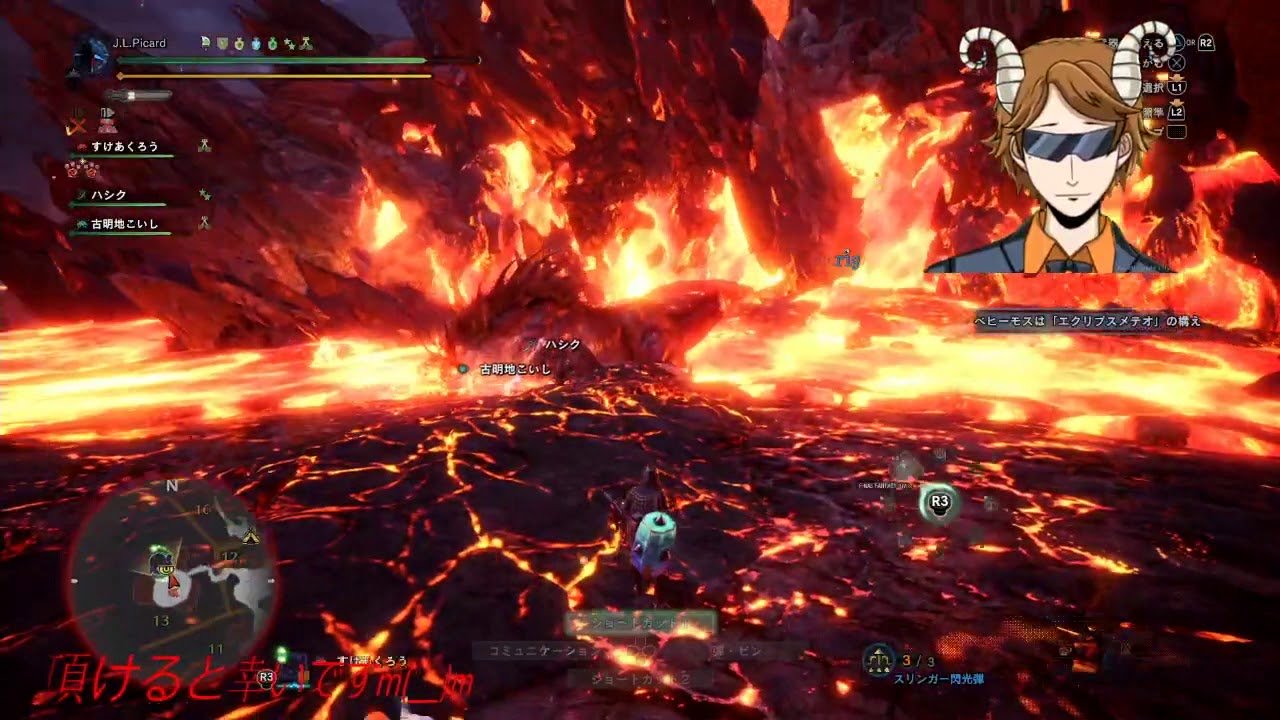Click the J.L.Picard hunter portrait
1280x720 pixels.
pyautogui.click(x=91, y=55)
